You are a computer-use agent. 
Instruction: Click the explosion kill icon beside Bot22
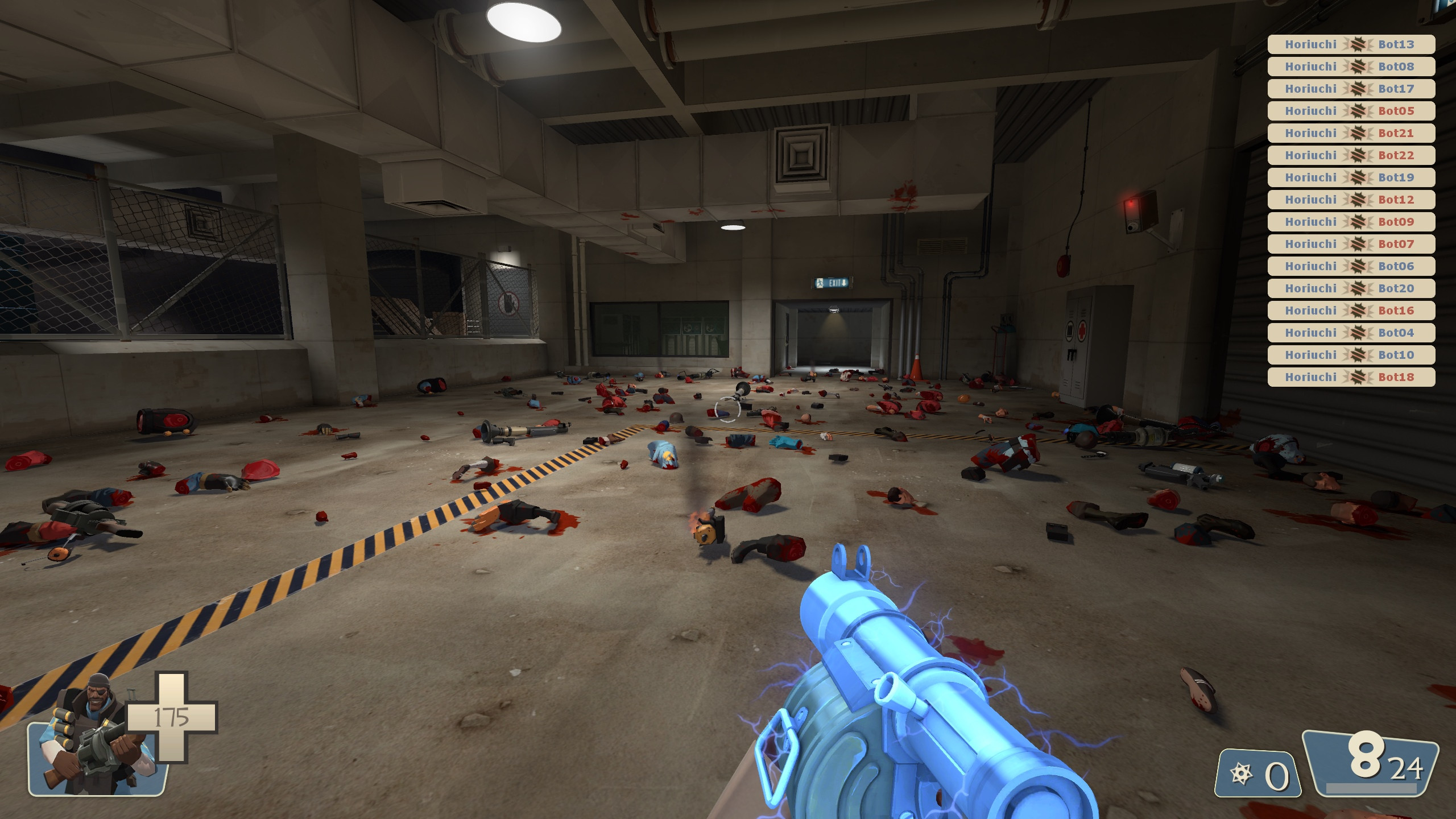point(1356,155)
